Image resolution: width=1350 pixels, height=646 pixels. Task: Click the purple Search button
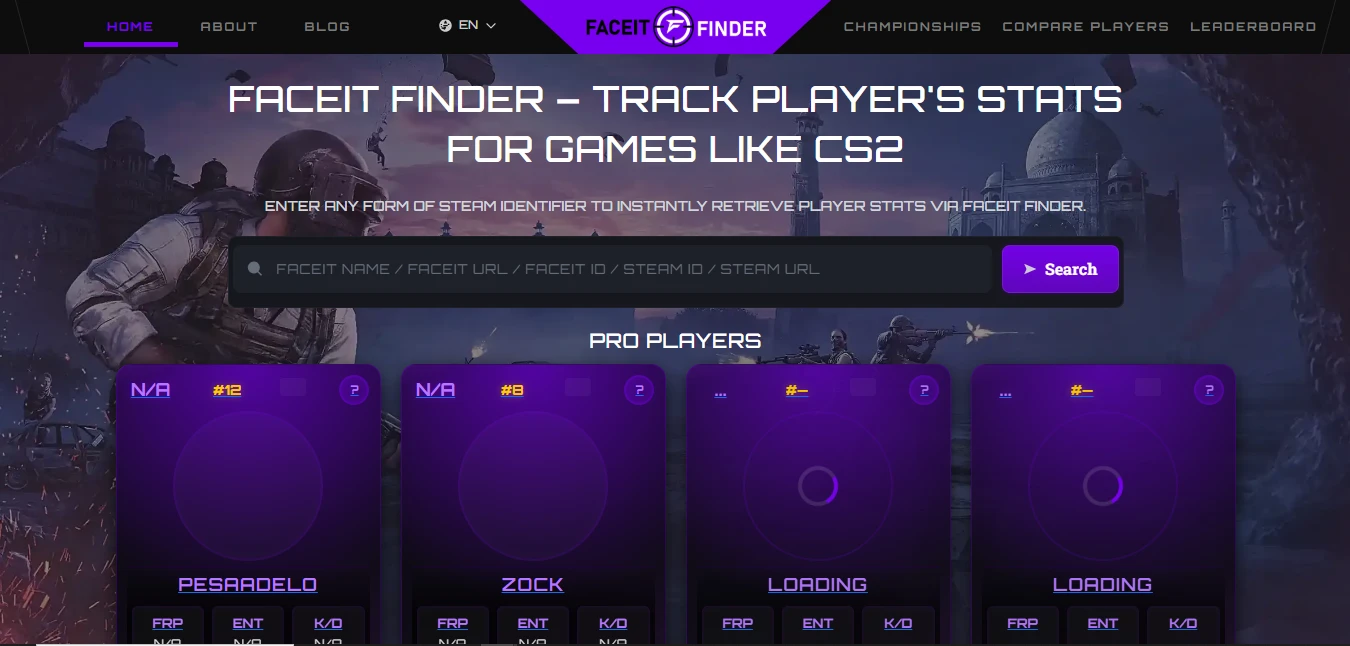(1060, 269)
